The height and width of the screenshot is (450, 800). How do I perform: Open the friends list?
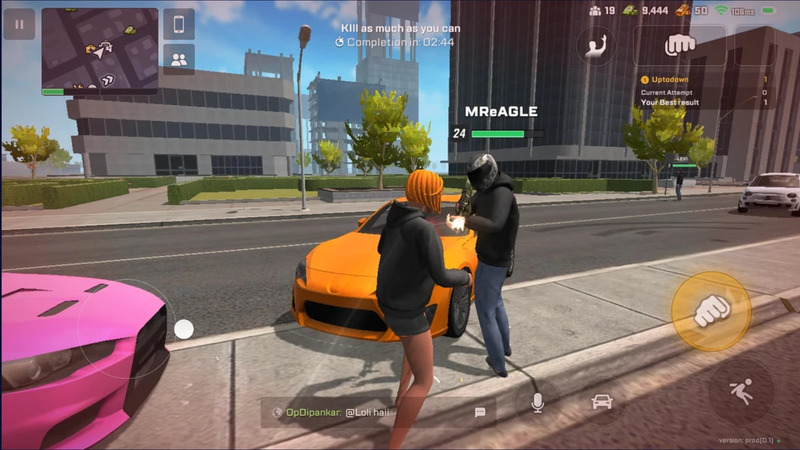[179, 59]
